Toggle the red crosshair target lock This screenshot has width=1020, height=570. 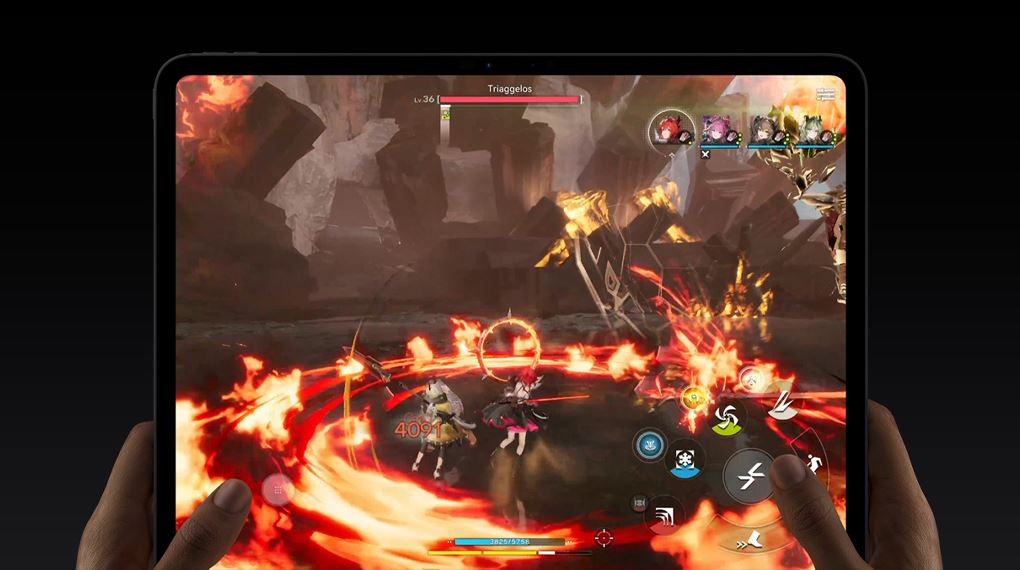(x=603, y=538)
